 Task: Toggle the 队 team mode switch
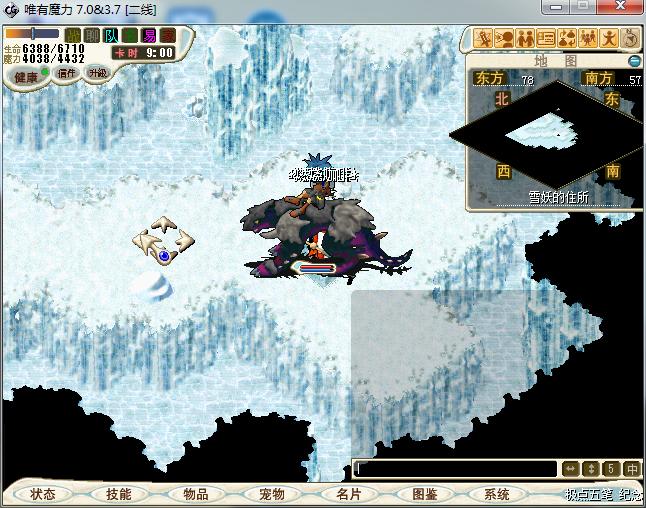click(x=112, y=35)
